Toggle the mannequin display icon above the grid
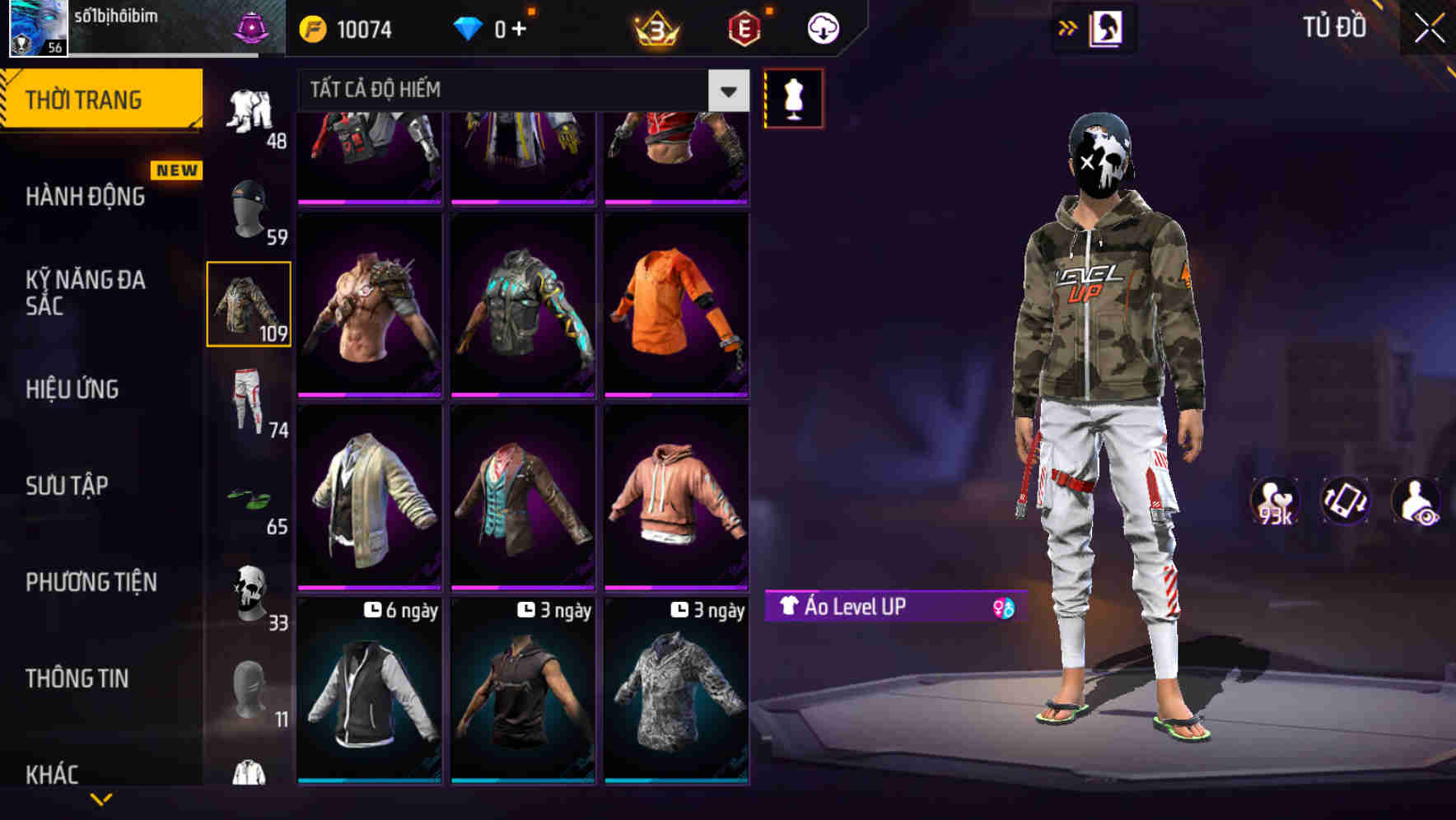The height and width of the screenshot is (820, 1456). (x=793, y=97)
